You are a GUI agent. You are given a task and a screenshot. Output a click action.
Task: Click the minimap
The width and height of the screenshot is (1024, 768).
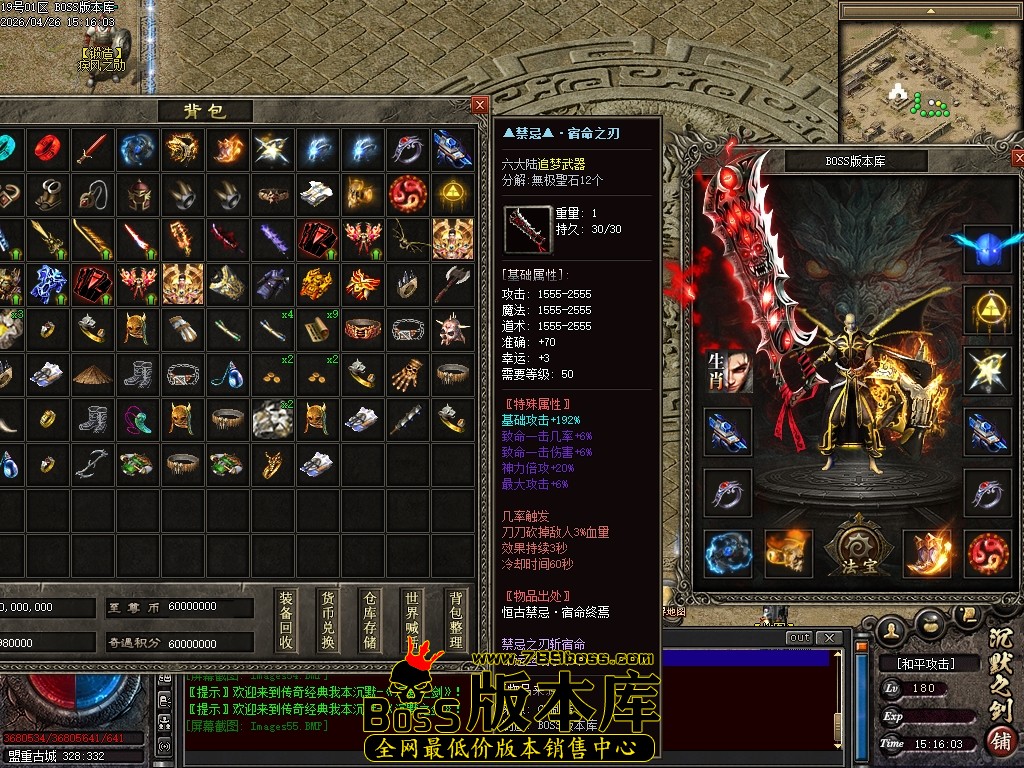(926, 72)
